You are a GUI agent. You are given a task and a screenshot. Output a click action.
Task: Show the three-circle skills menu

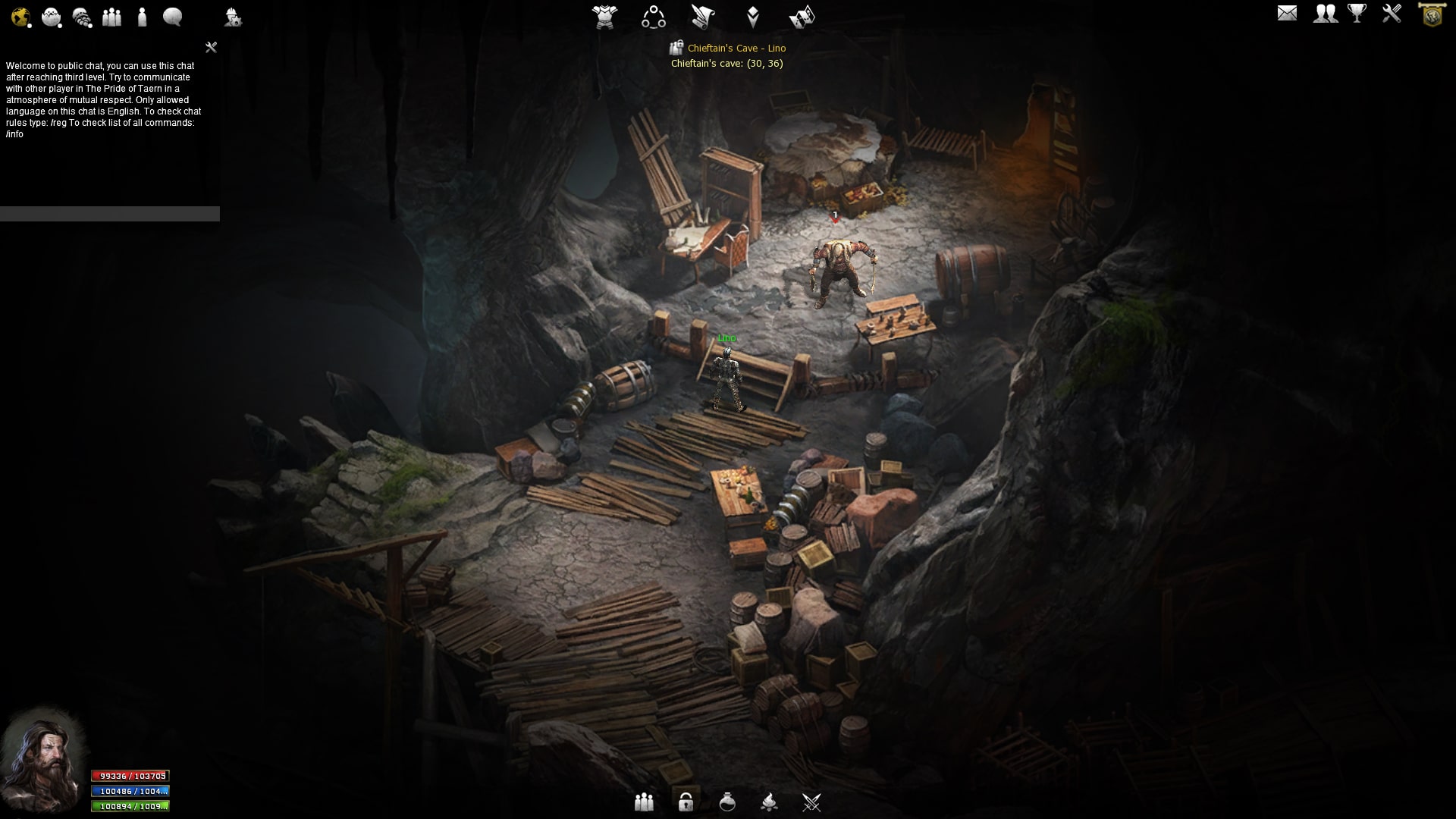click(x=654, y=16)
